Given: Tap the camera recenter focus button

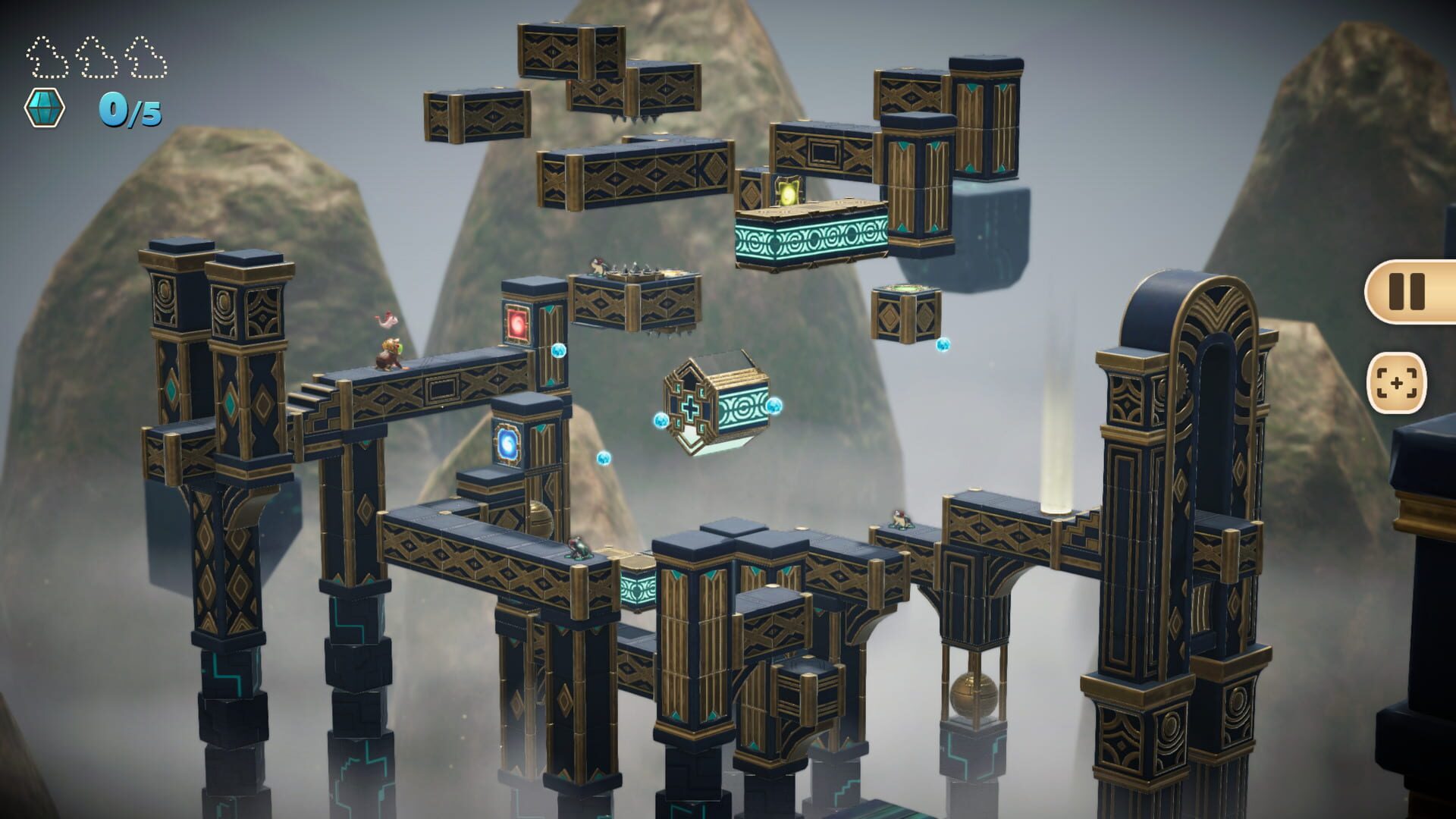Looking at the screenshot, I should pyautogui.click(x=1396, y=383).
